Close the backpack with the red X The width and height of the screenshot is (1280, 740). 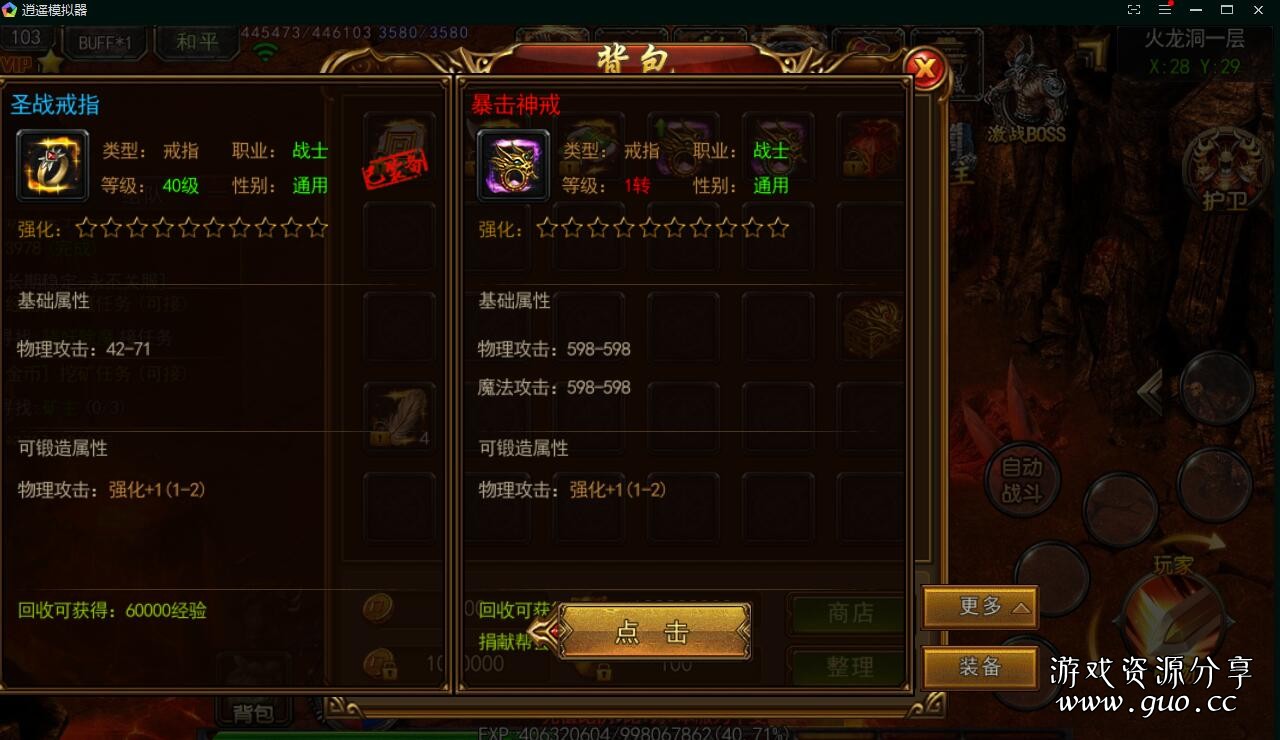click(926, 69)
